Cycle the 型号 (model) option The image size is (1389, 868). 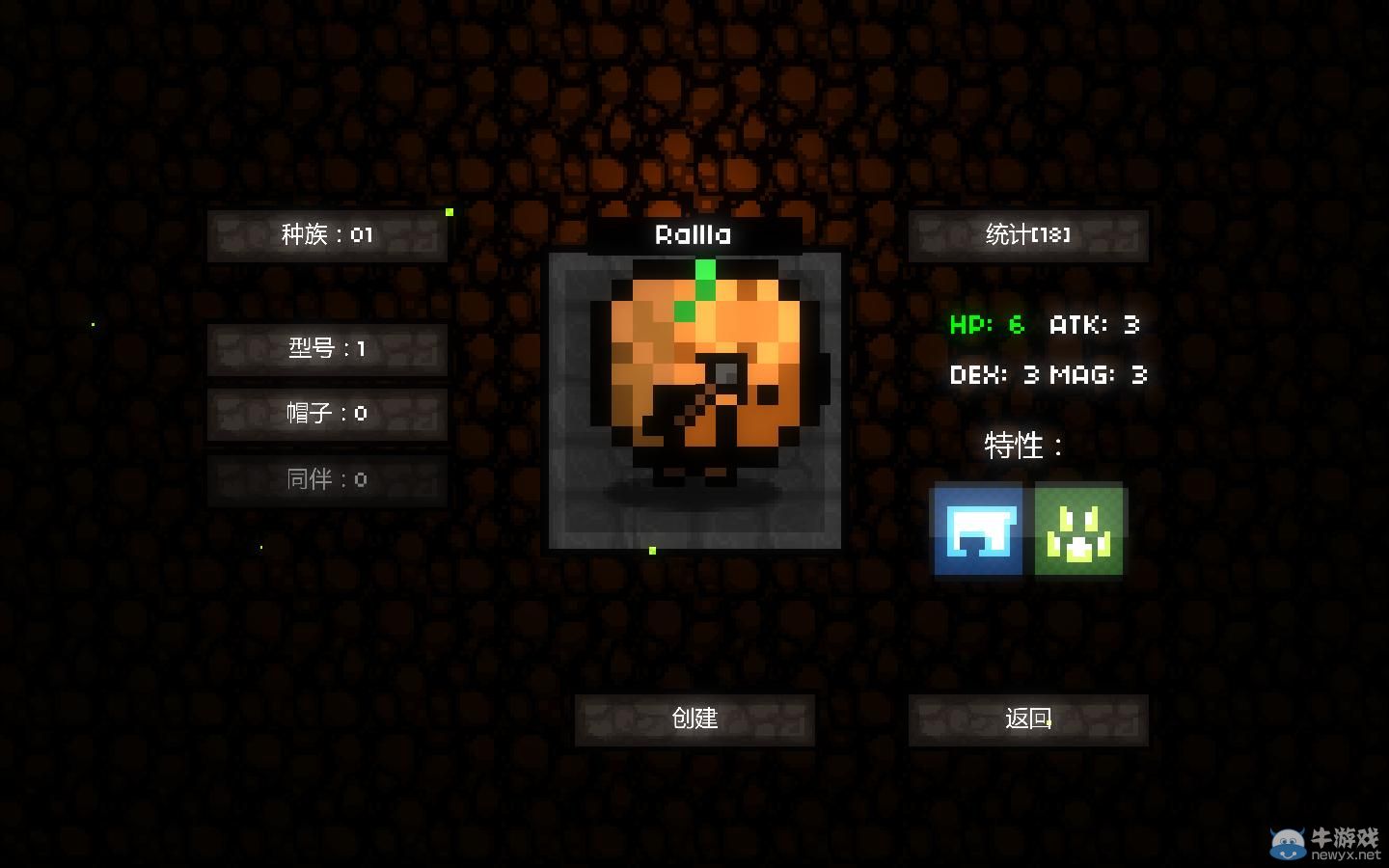tap(327, 349)
